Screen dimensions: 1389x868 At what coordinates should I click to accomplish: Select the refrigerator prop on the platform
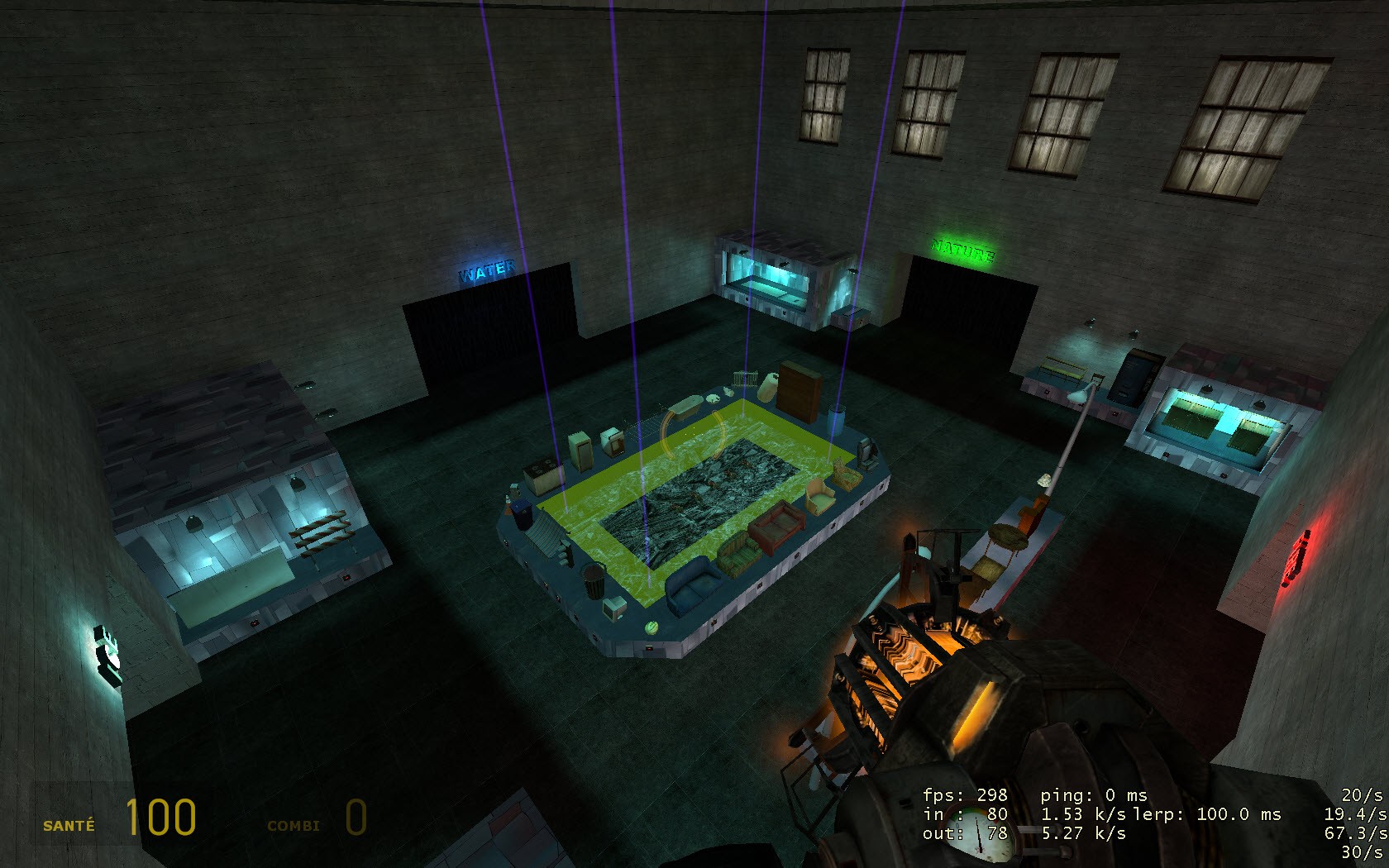click(579, 449)
